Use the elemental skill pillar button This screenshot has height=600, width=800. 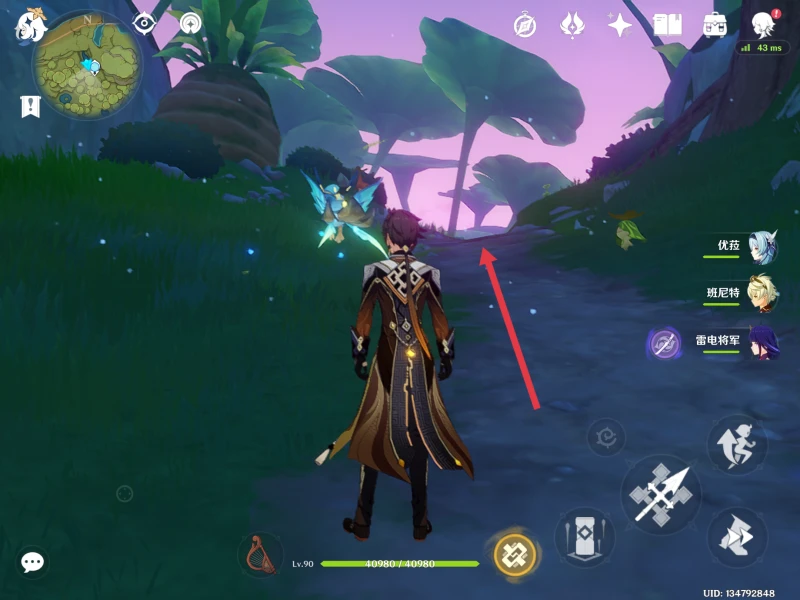click(x=584, y=537)
